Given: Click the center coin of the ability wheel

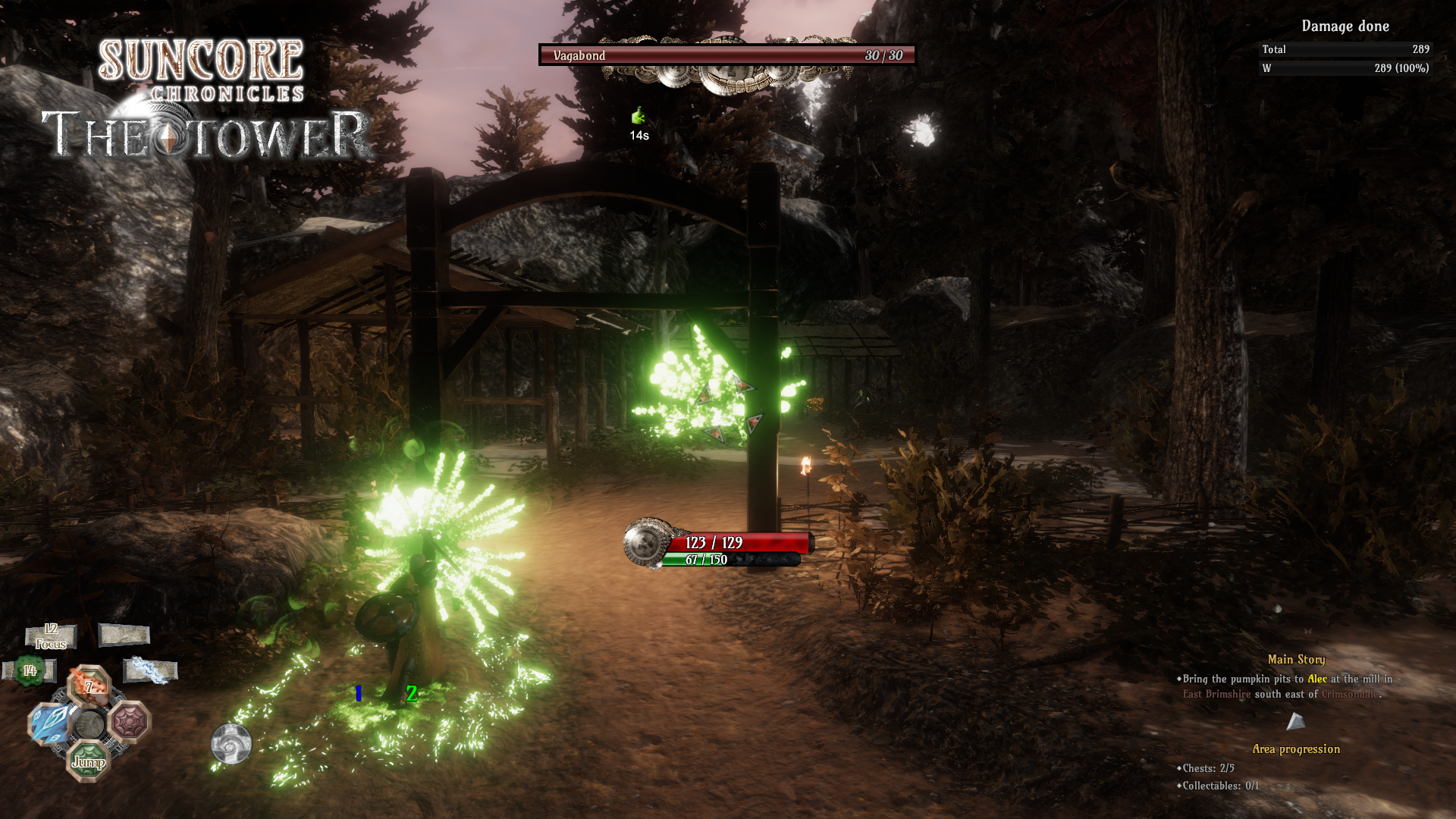Looking at the screenshot, I should coord(89,723).
